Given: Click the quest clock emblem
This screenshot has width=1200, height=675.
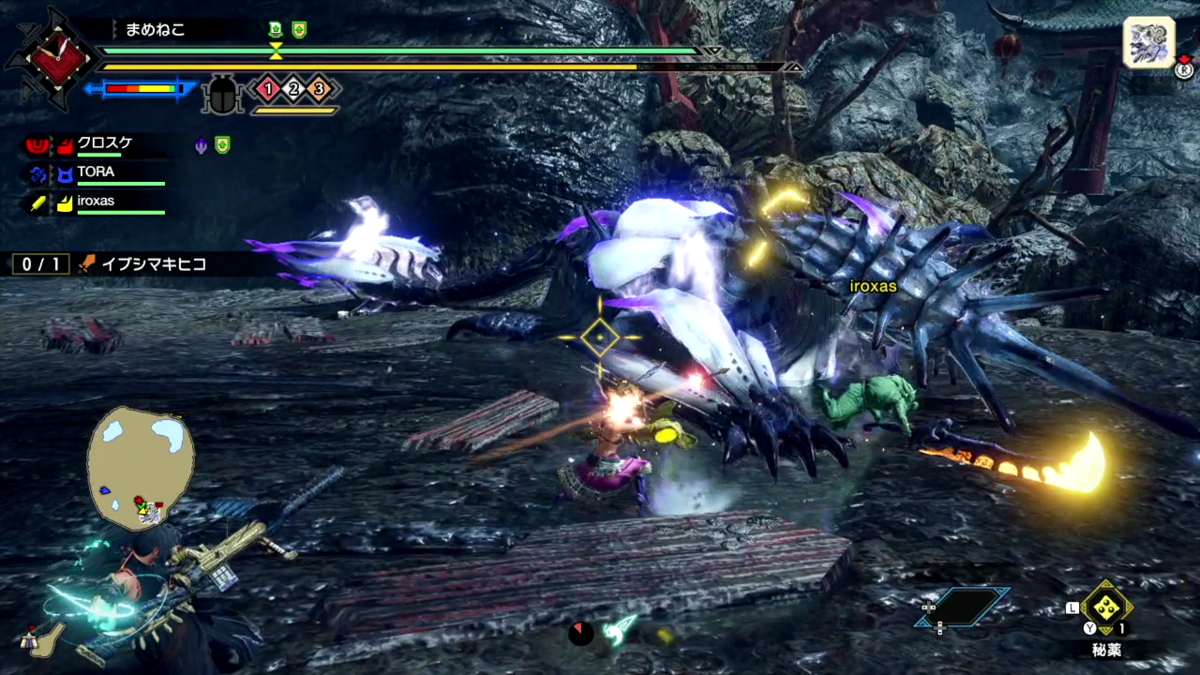Looking at the screenshot, I should [x=50, y=55].
